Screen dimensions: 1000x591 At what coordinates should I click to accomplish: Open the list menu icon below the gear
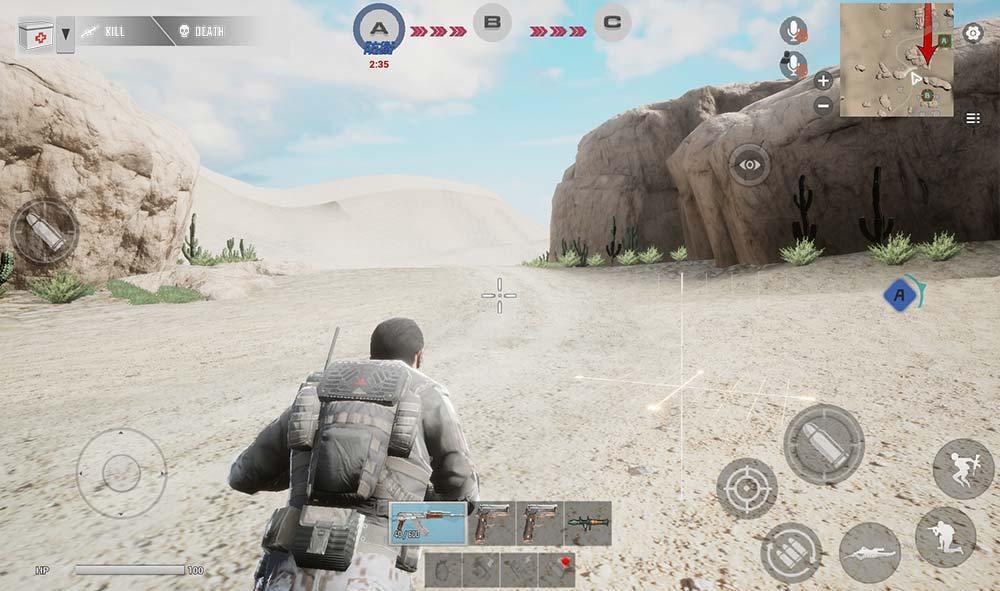coord(972,118)
